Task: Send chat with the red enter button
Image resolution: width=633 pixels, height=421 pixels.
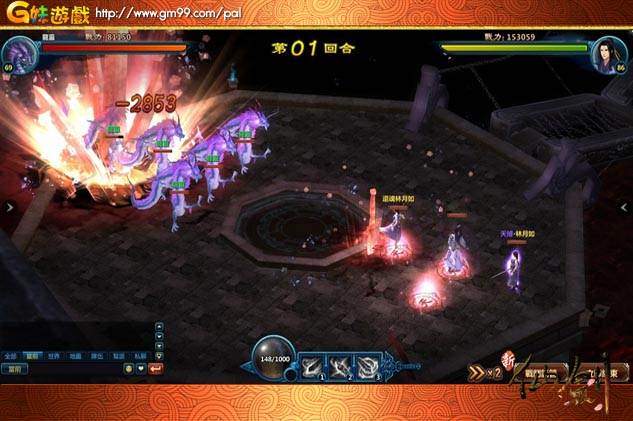Action: pos(157,368)
